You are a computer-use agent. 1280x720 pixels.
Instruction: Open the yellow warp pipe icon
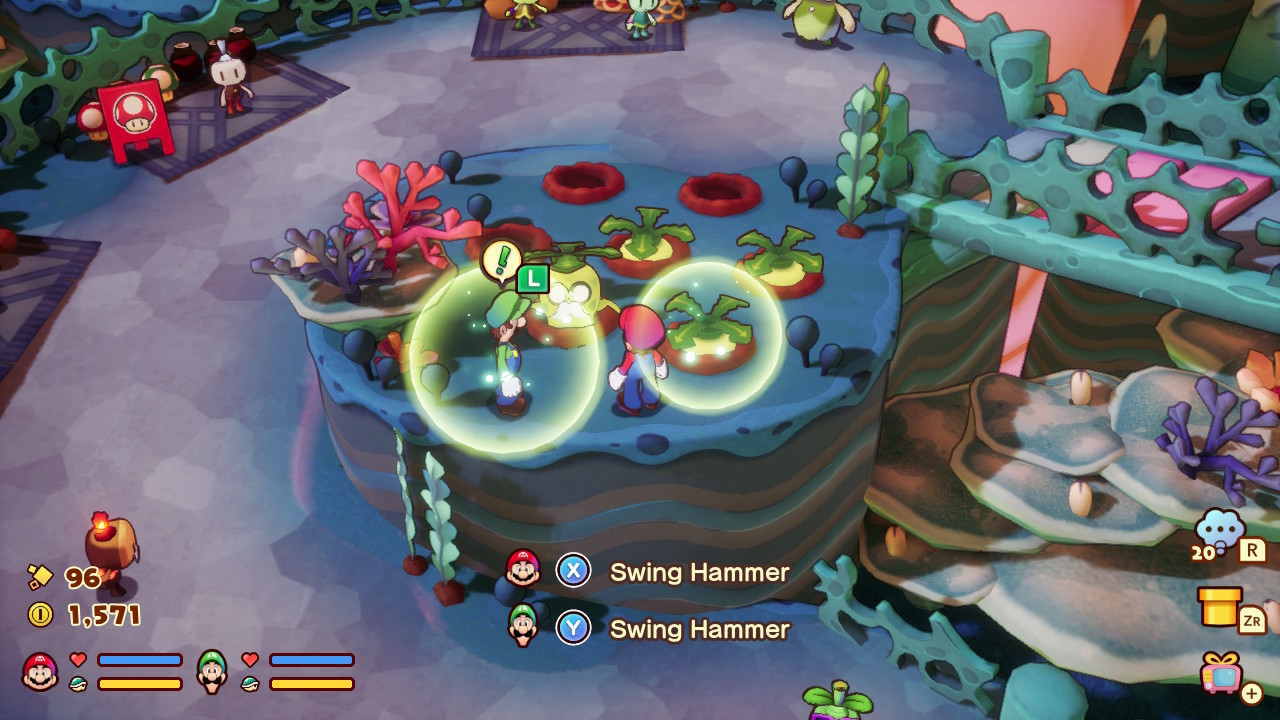(1220, 605)
